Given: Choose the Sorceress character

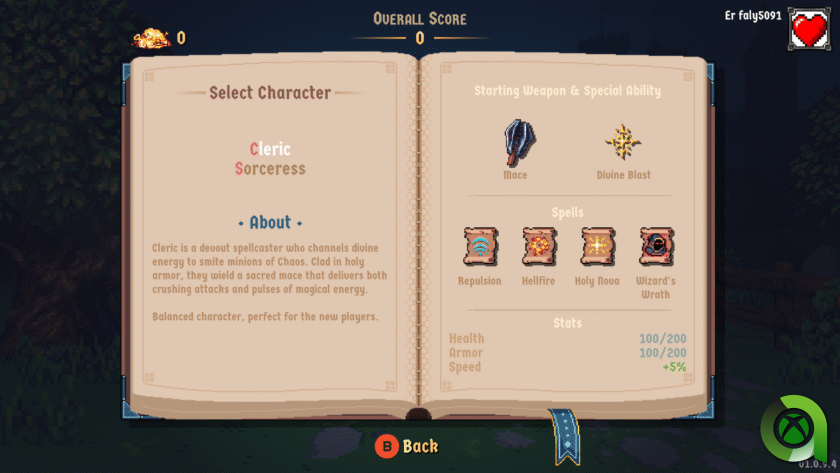Looking at the screenshot, I should click(x=270, y=169).
